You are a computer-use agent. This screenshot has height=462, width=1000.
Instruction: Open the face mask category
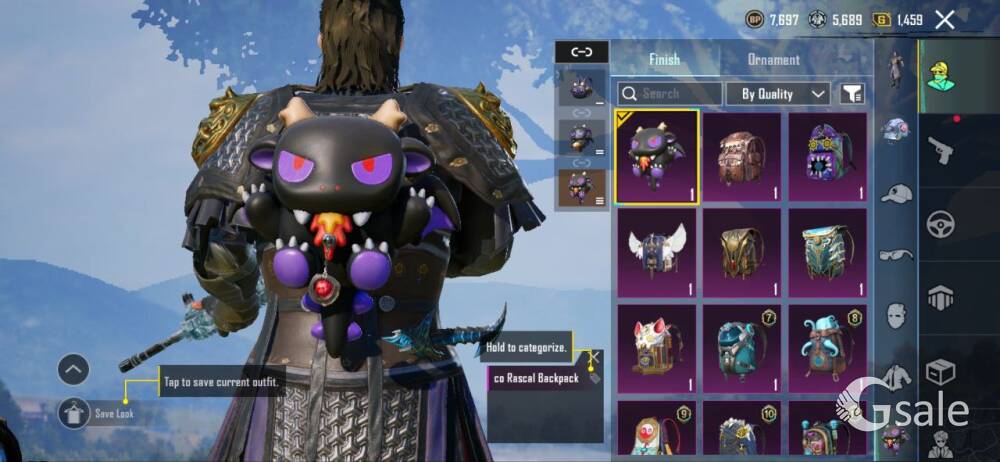point(896,317)
